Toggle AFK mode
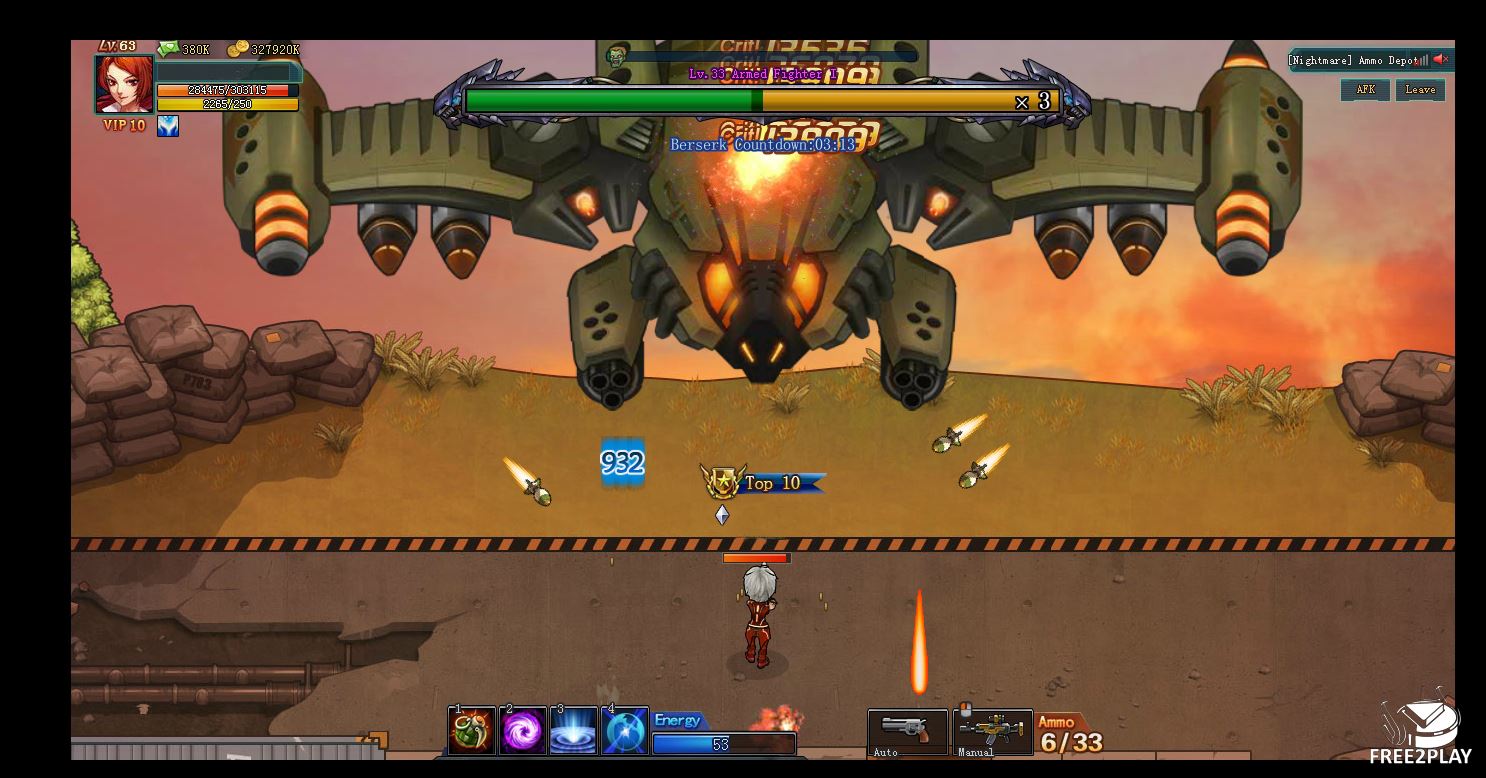 coord(1365,90)
